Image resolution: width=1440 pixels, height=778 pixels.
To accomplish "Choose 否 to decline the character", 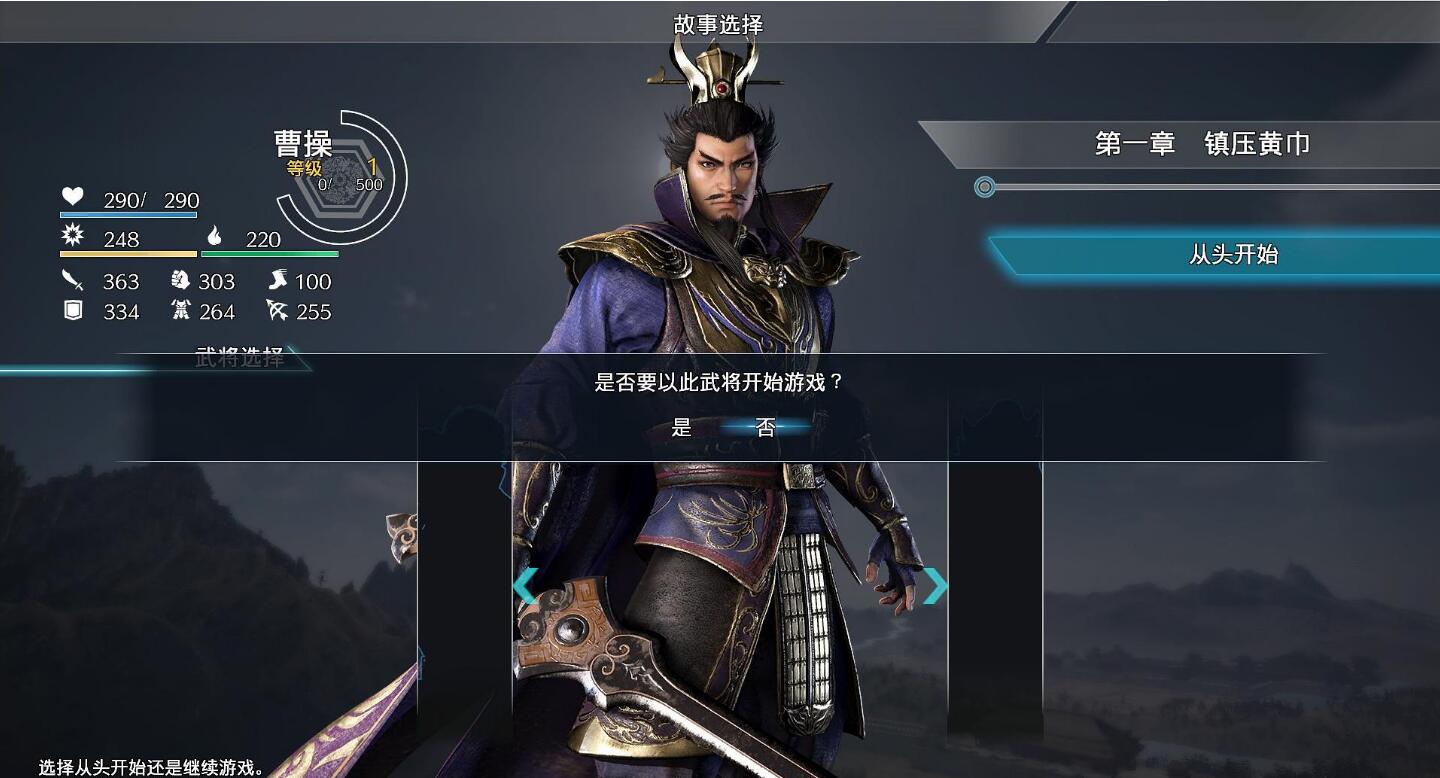I will click(762, 428).
